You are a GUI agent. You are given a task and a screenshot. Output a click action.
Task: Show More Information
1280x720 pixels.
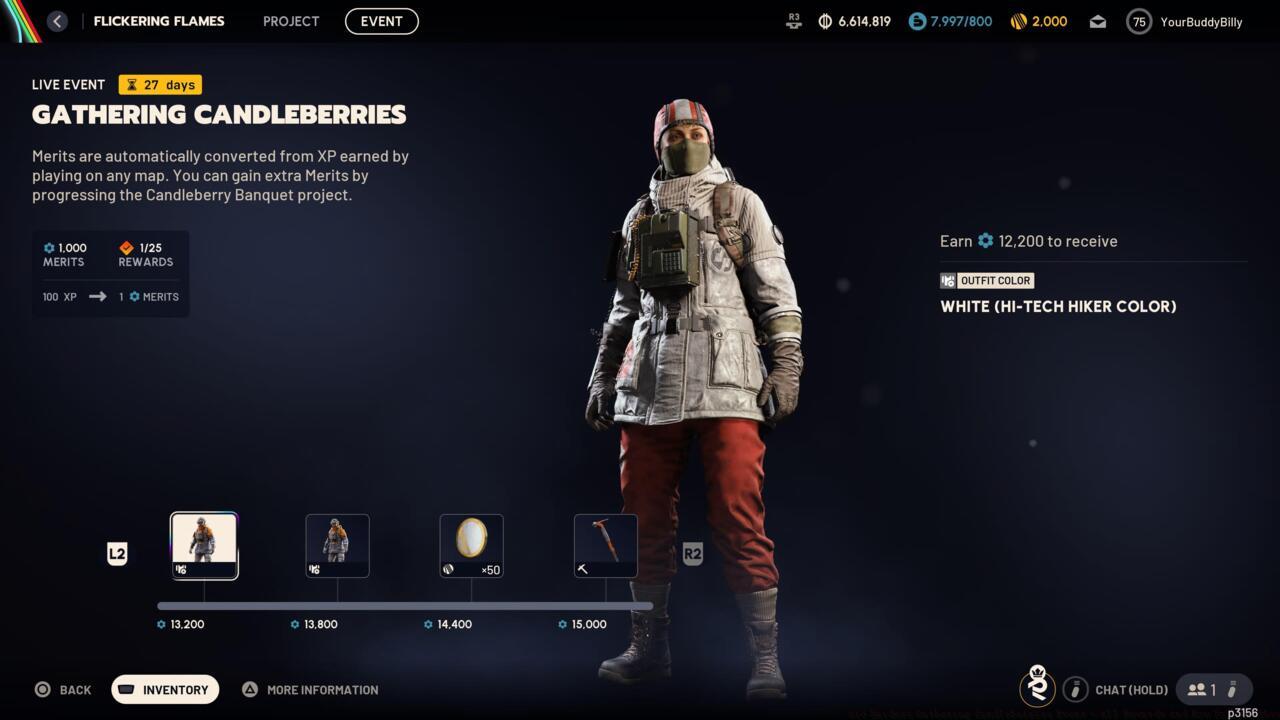310,689
